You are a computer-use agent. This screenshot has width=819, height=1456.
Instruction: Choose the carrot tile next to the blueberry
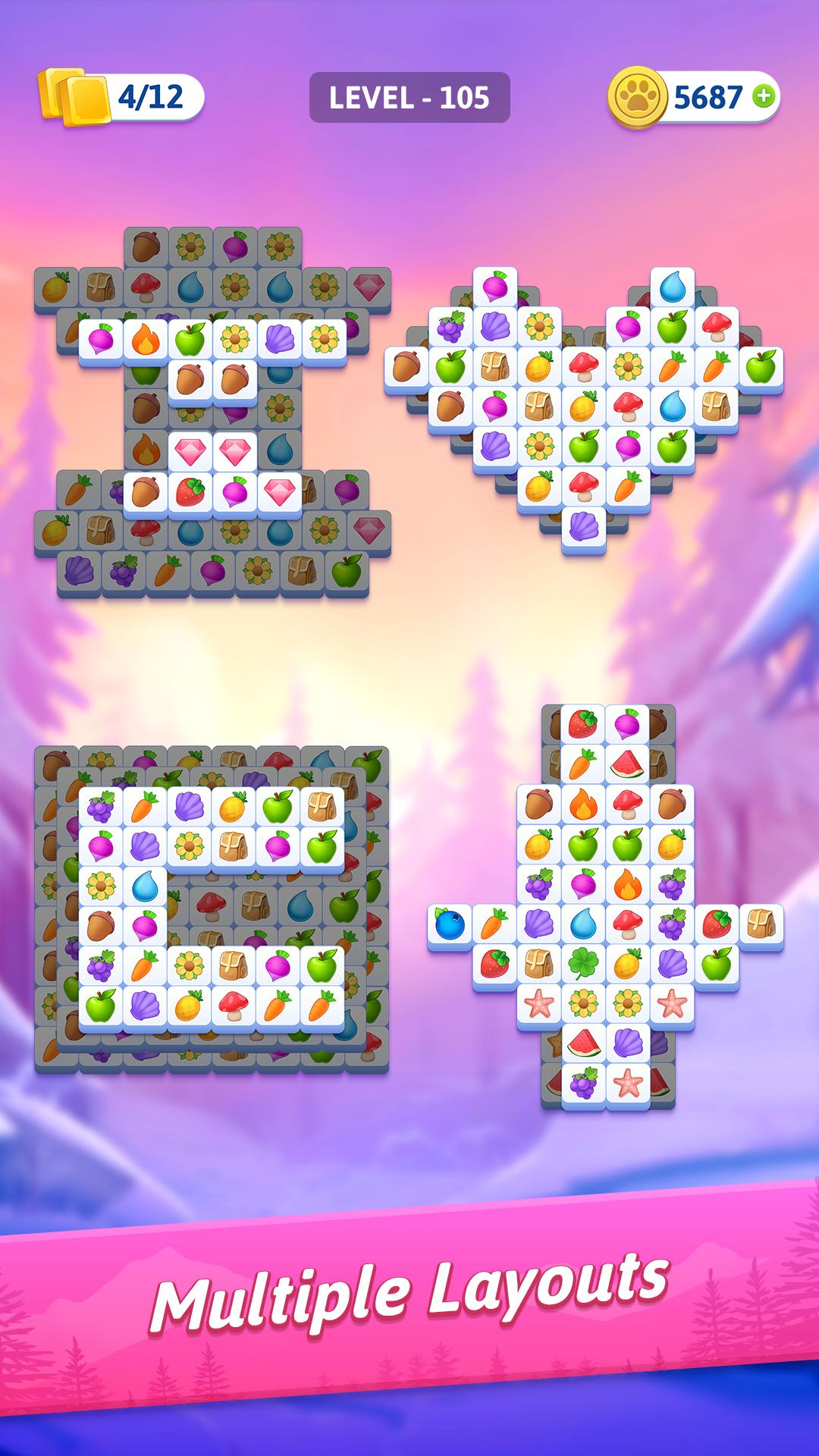(494, 924)
